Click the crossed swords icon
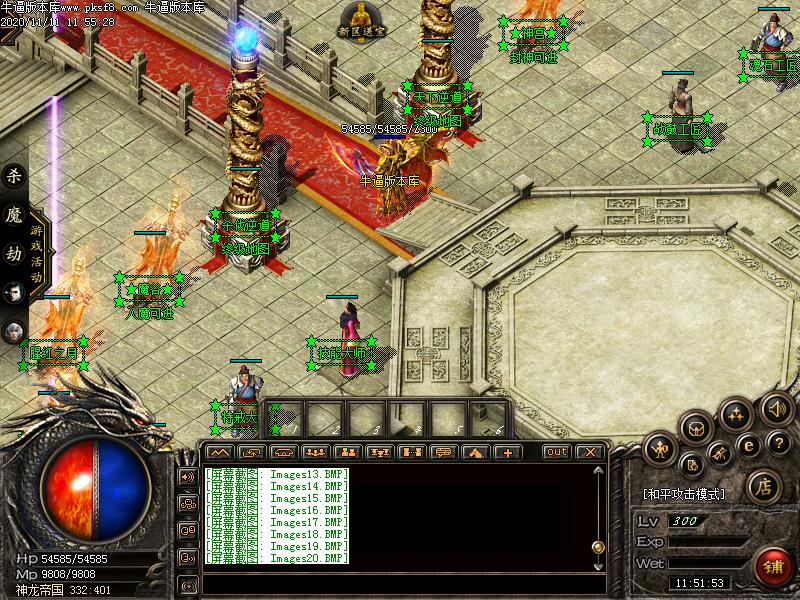This screenshot has height=600, width=800. pyautogui.click(x=718, y=456)
